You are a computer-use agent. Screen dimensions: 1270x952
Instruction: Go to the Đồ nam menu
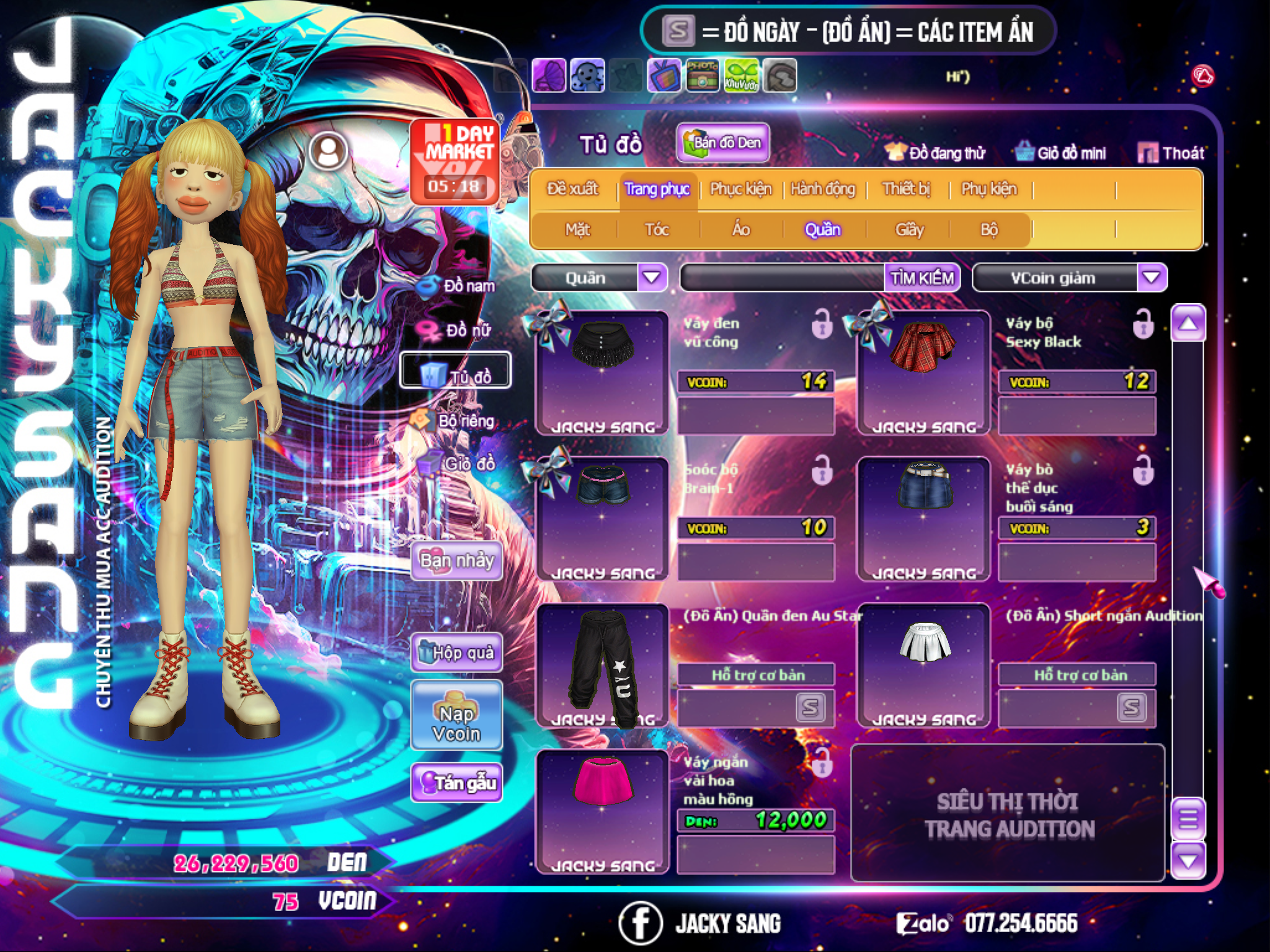(x=458, y=286)
